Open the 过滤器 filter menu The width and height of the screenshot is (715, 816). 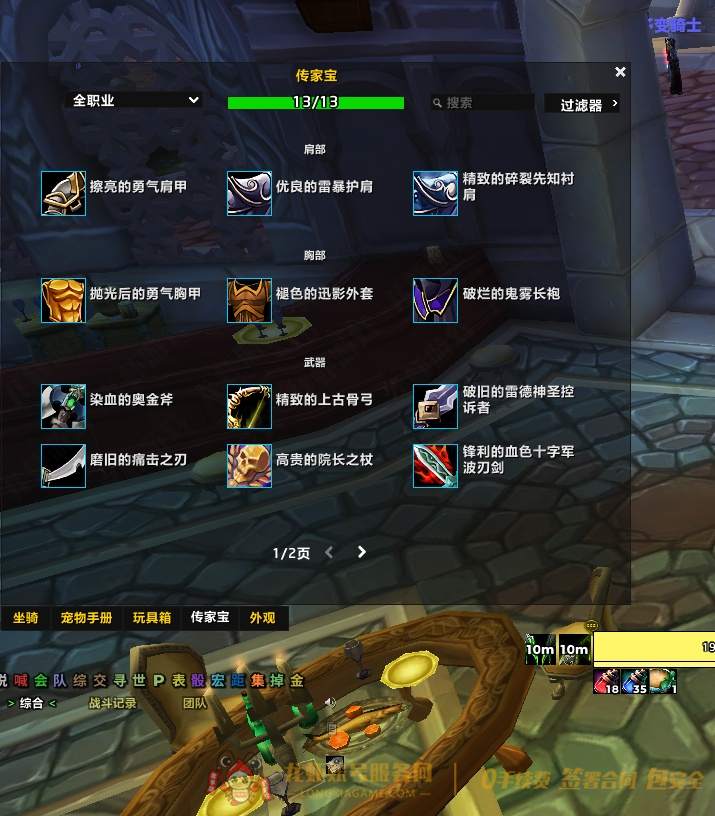click(x=582, y=104)
